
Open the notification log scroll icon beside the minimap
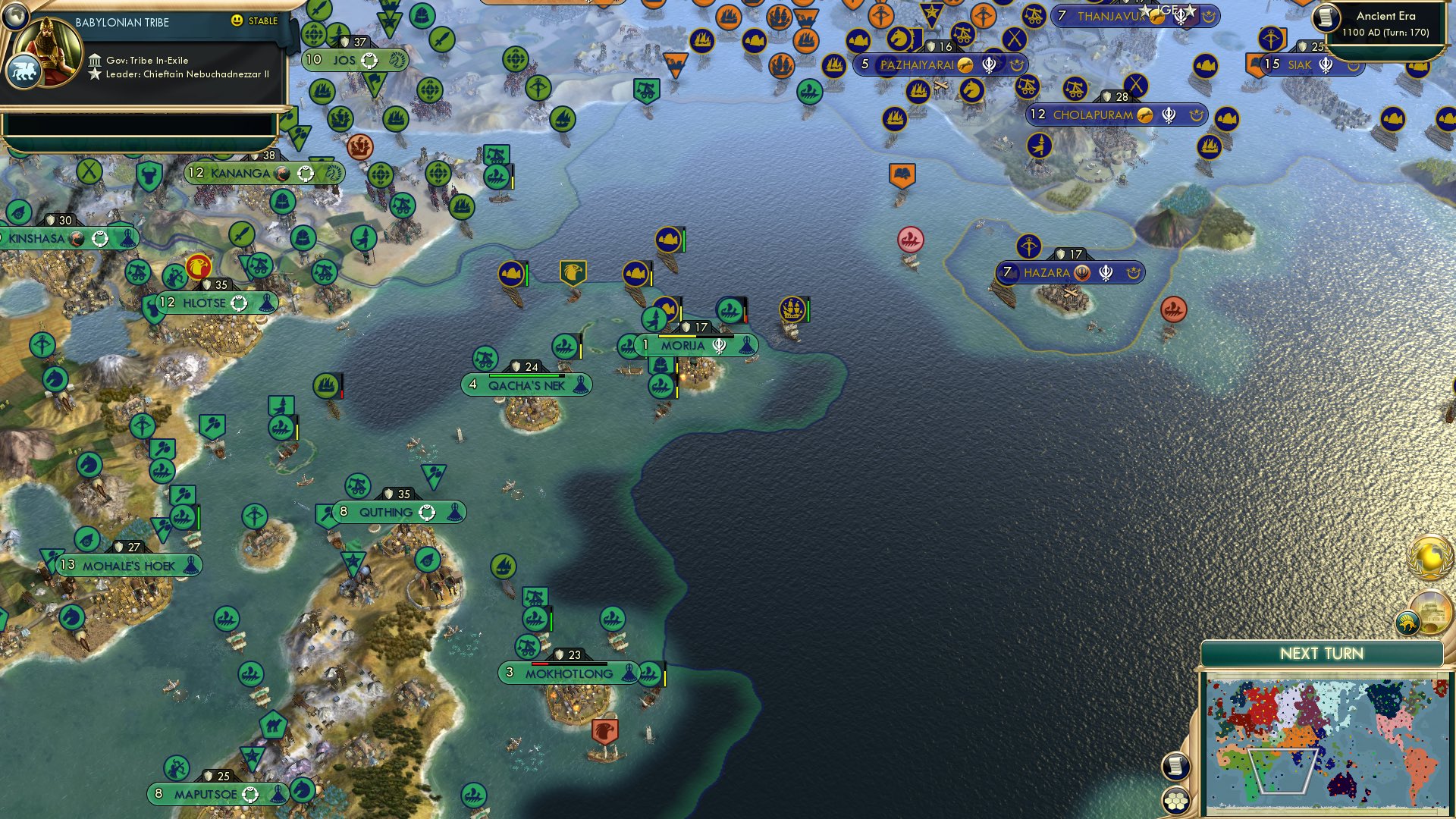click(1175, 765)
